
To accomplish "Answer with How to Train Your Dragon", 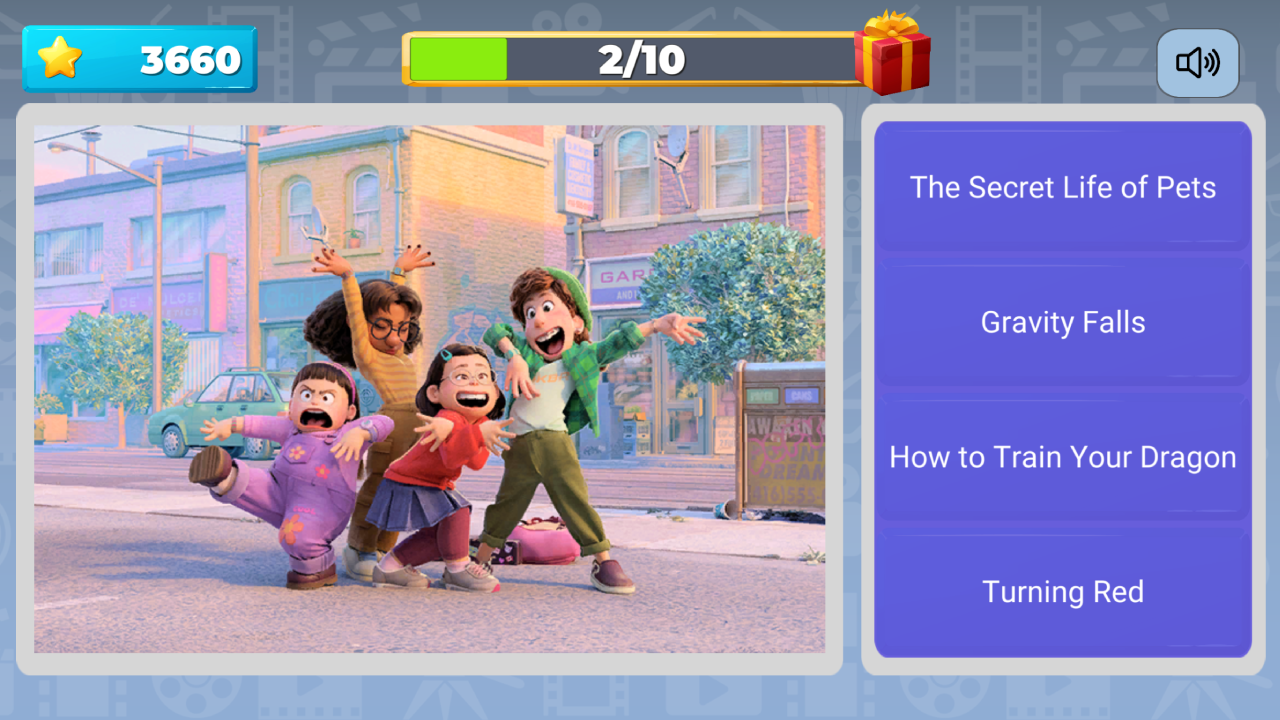I will point(1062,457).
